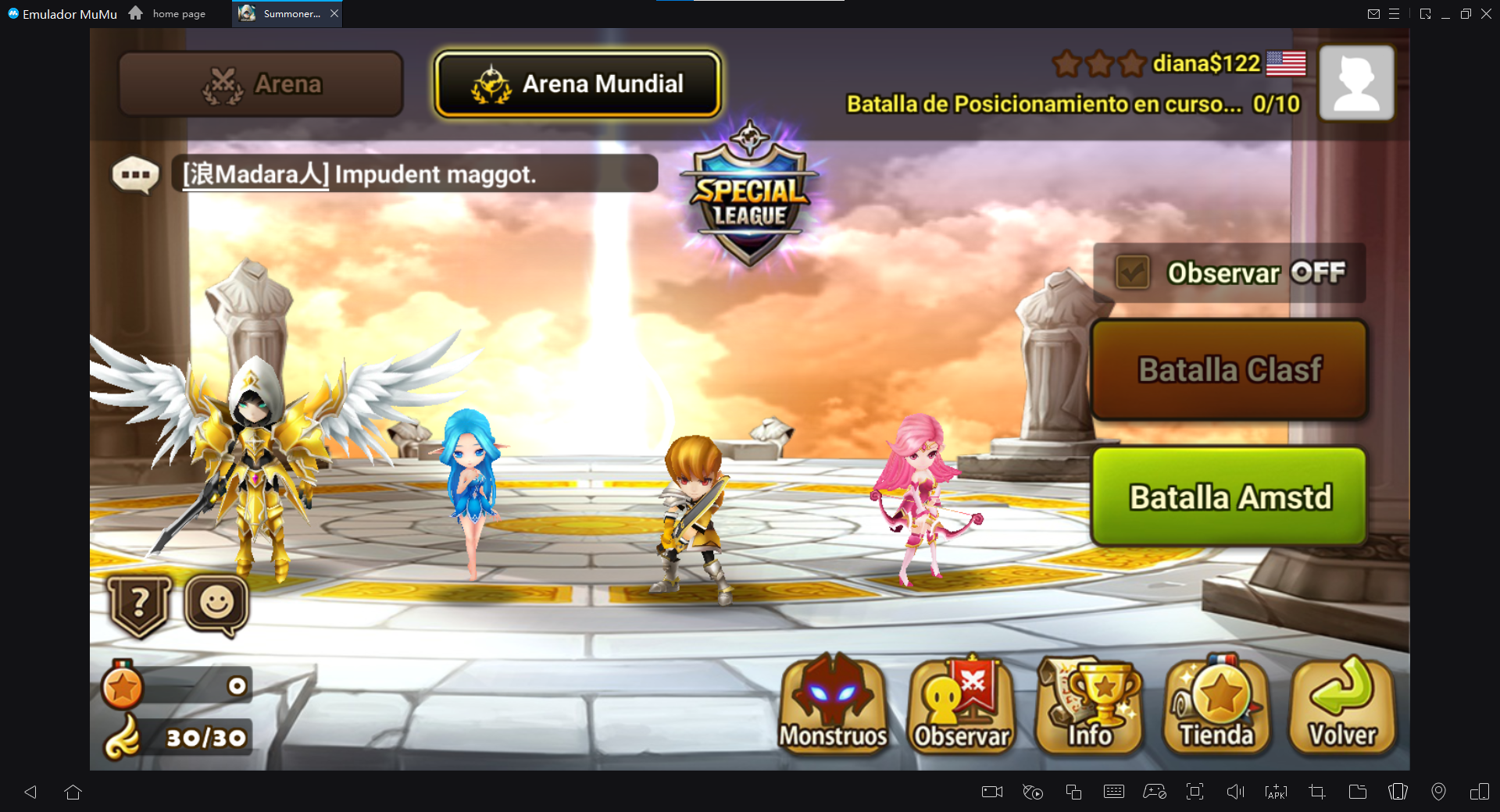Close the Summoners War emulator tab
Viewport: 1500px width, 812px height.
[334, 13]
